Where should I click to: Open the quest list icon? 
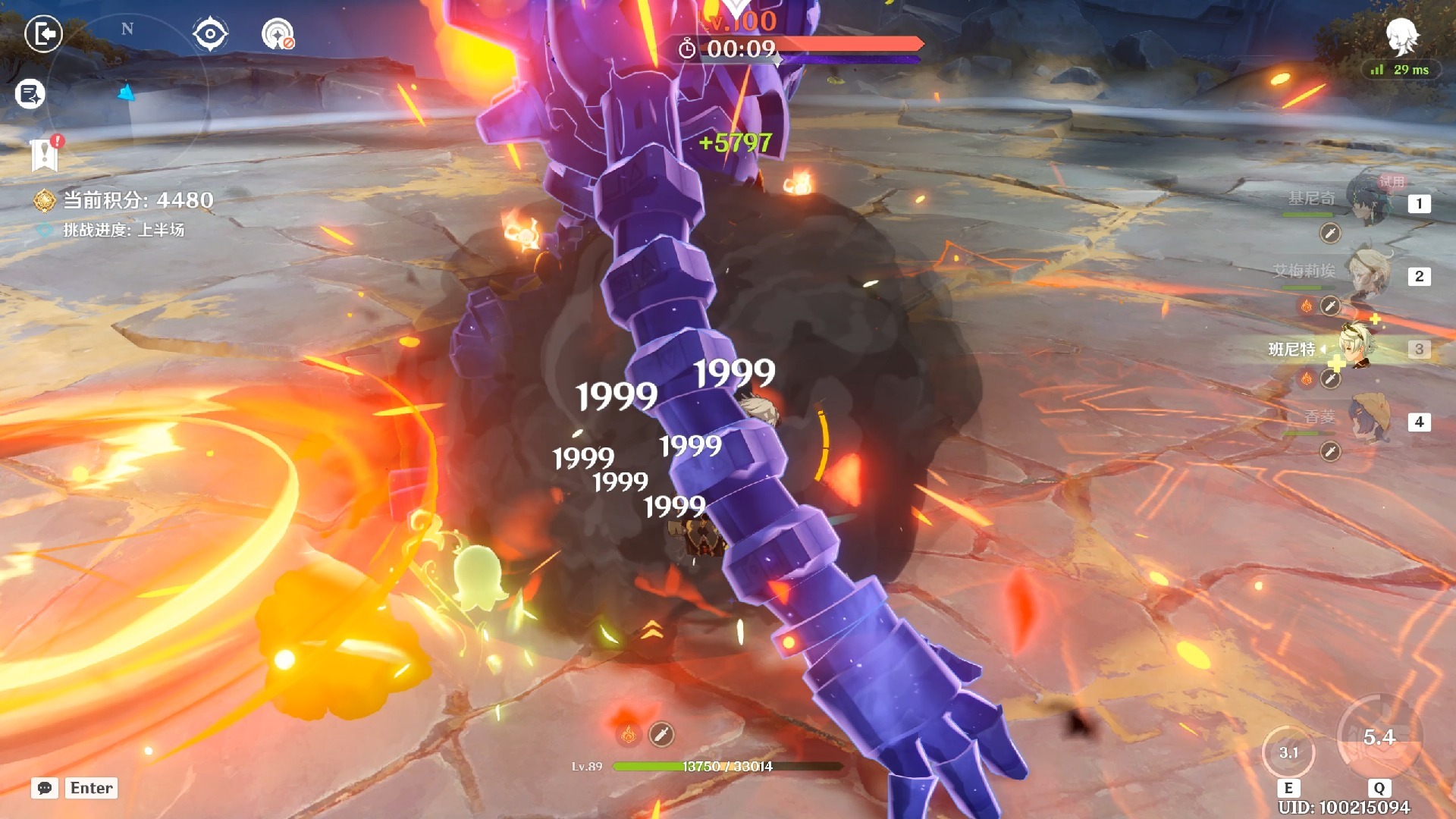[x=30, y=94]
